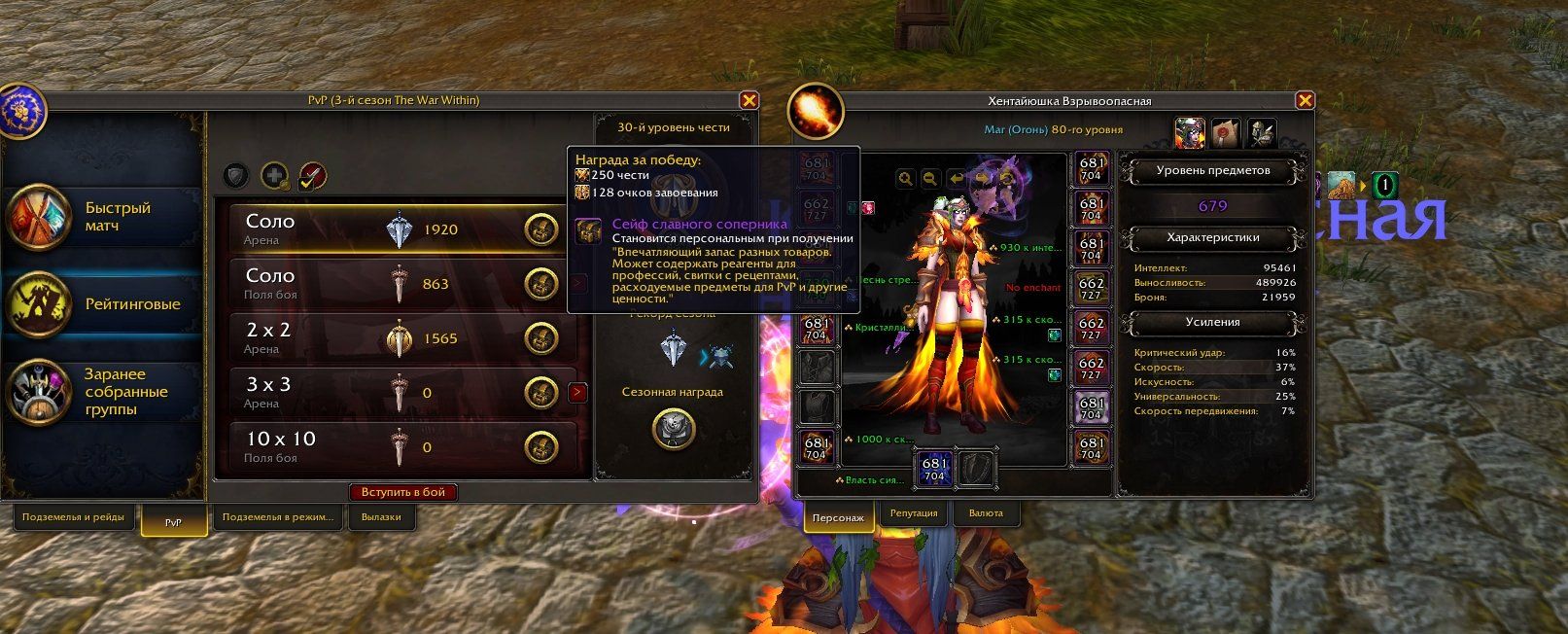Viewport: 1568px width, 634px height.
Task: Toggle the sword-and-checkmark role icon
Action: 312,176
